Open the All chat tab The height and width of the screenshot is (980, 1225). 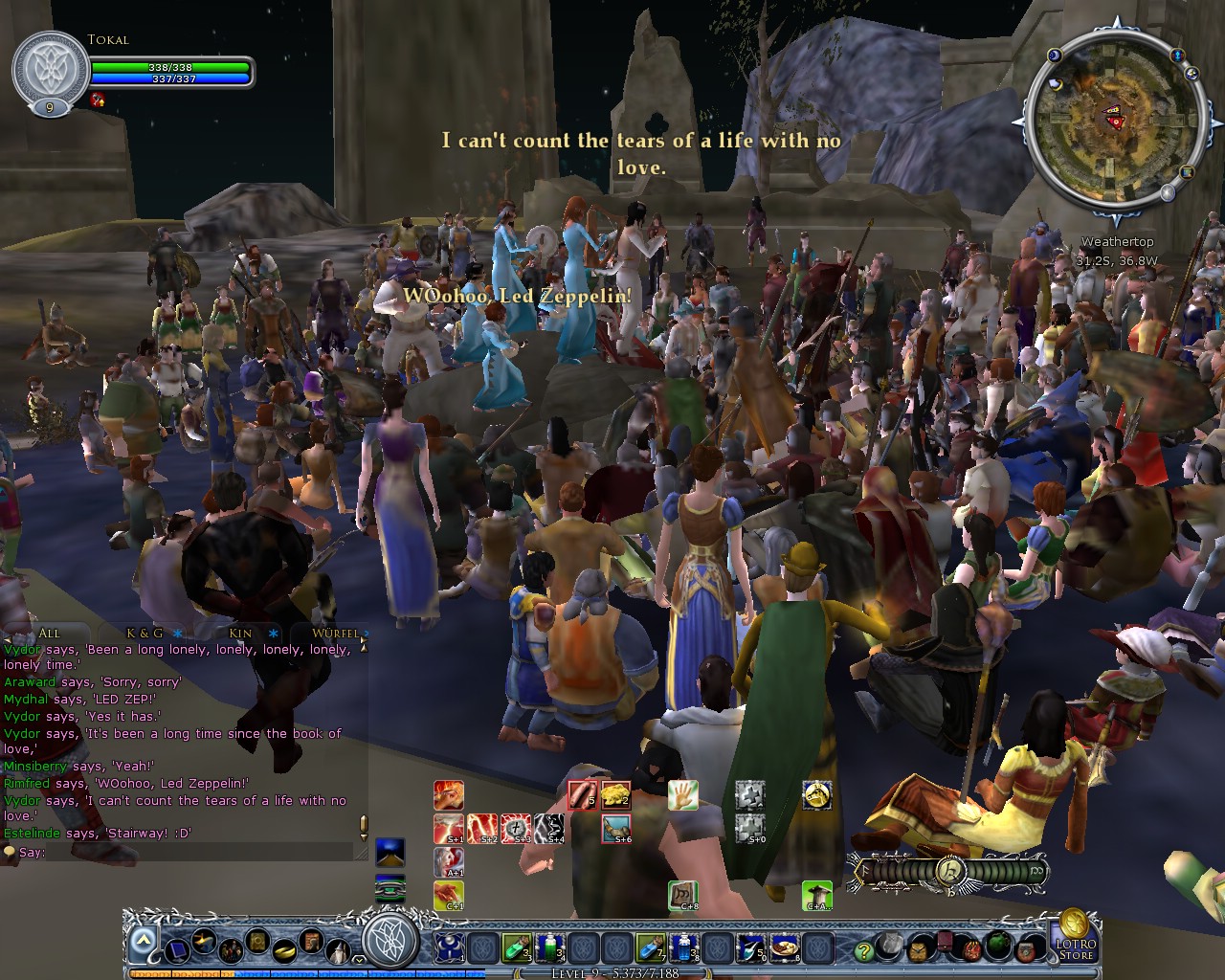[50, 634]
